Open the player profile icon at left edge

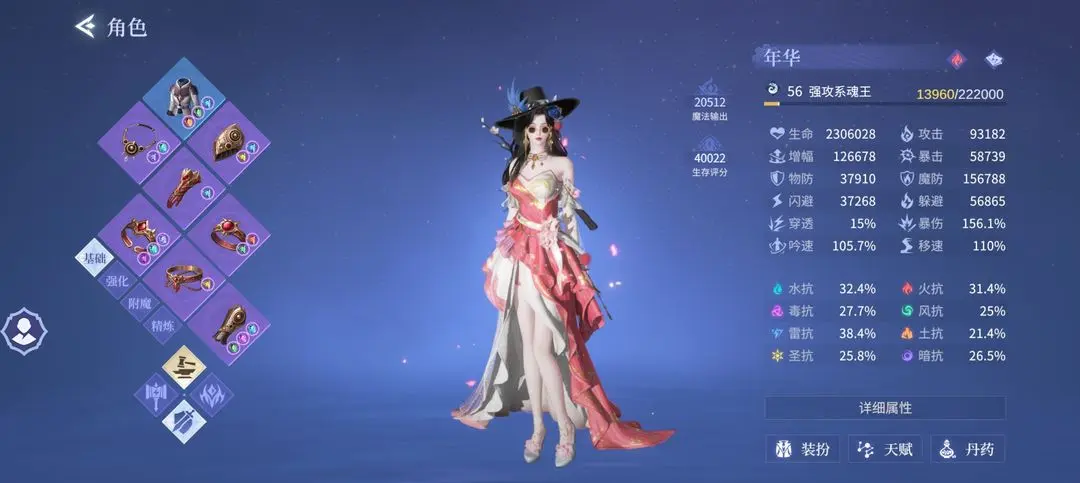pos(21,330)
